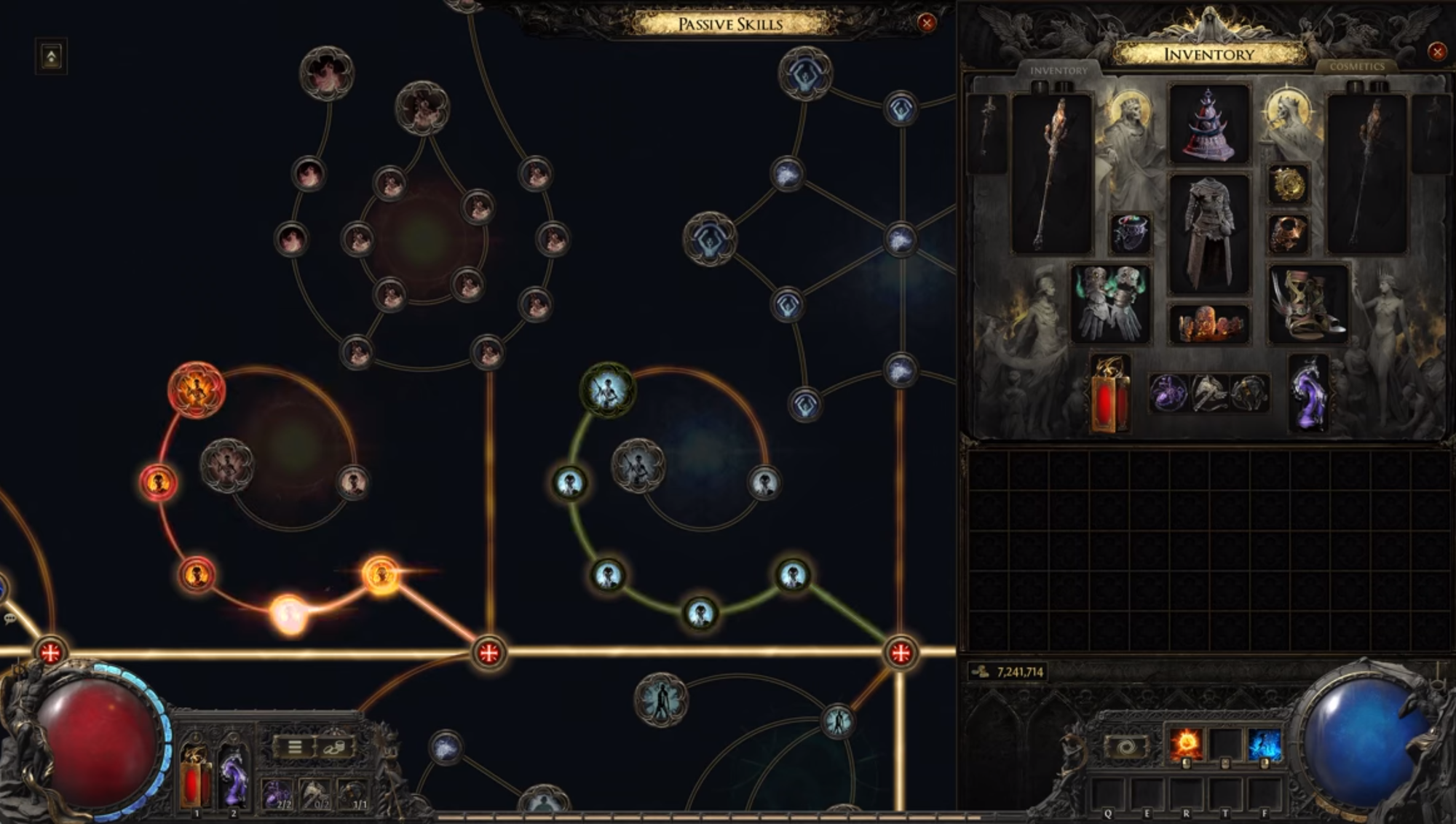Choose the equipped sandal boots slot
Screen dimensions: 1456x824
[1307, 303]
